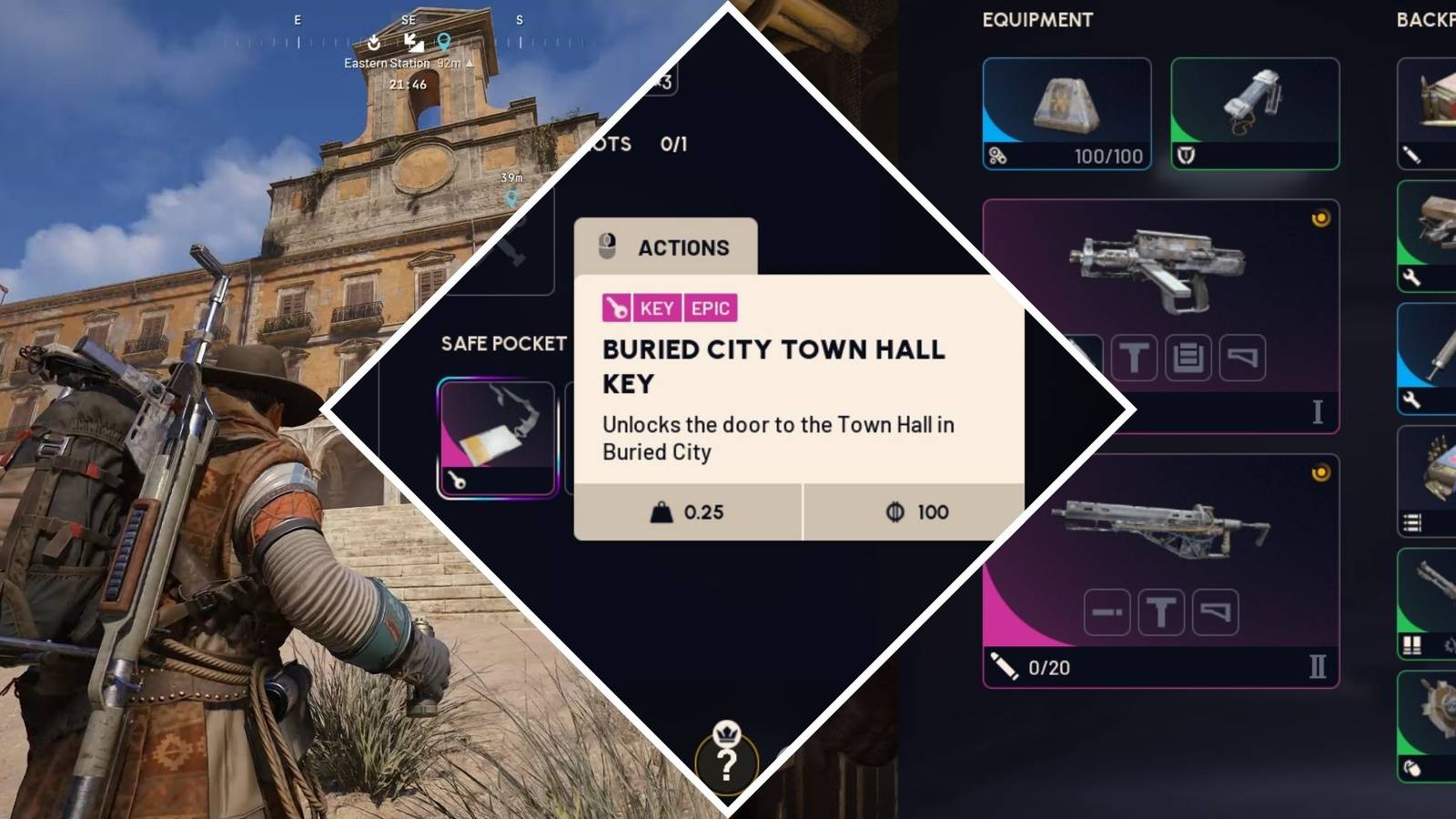Expand the Safe Pocket section

point(503,343)
